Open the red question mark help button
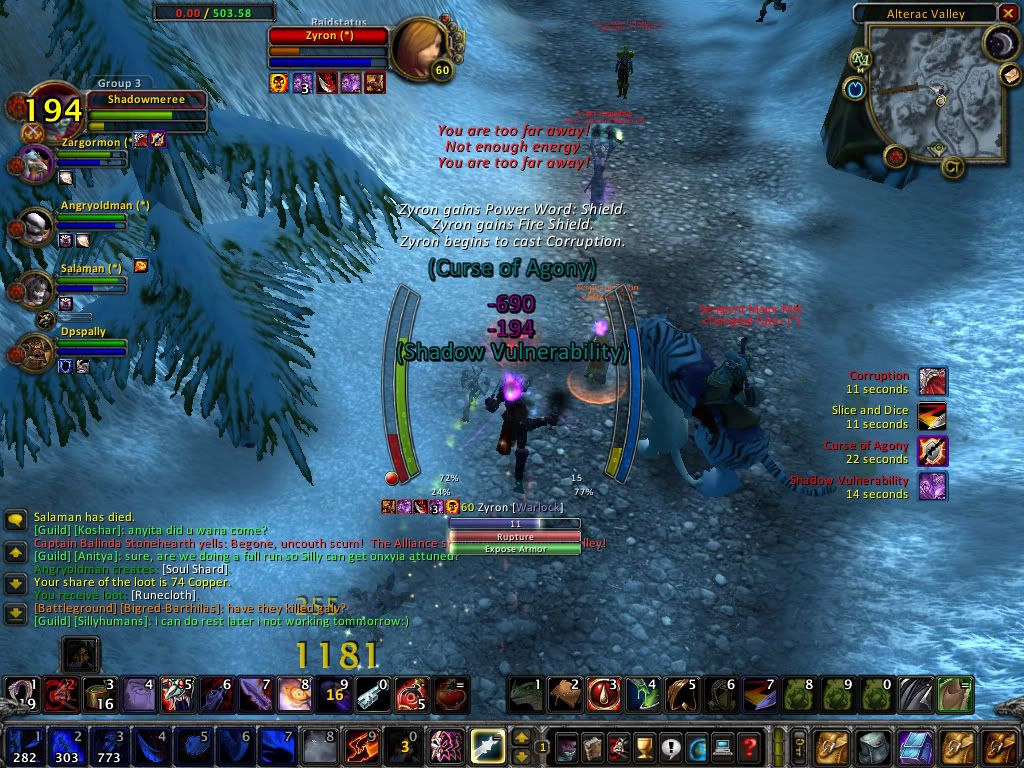The image size is (1024, 768). (x=747, y=747)
